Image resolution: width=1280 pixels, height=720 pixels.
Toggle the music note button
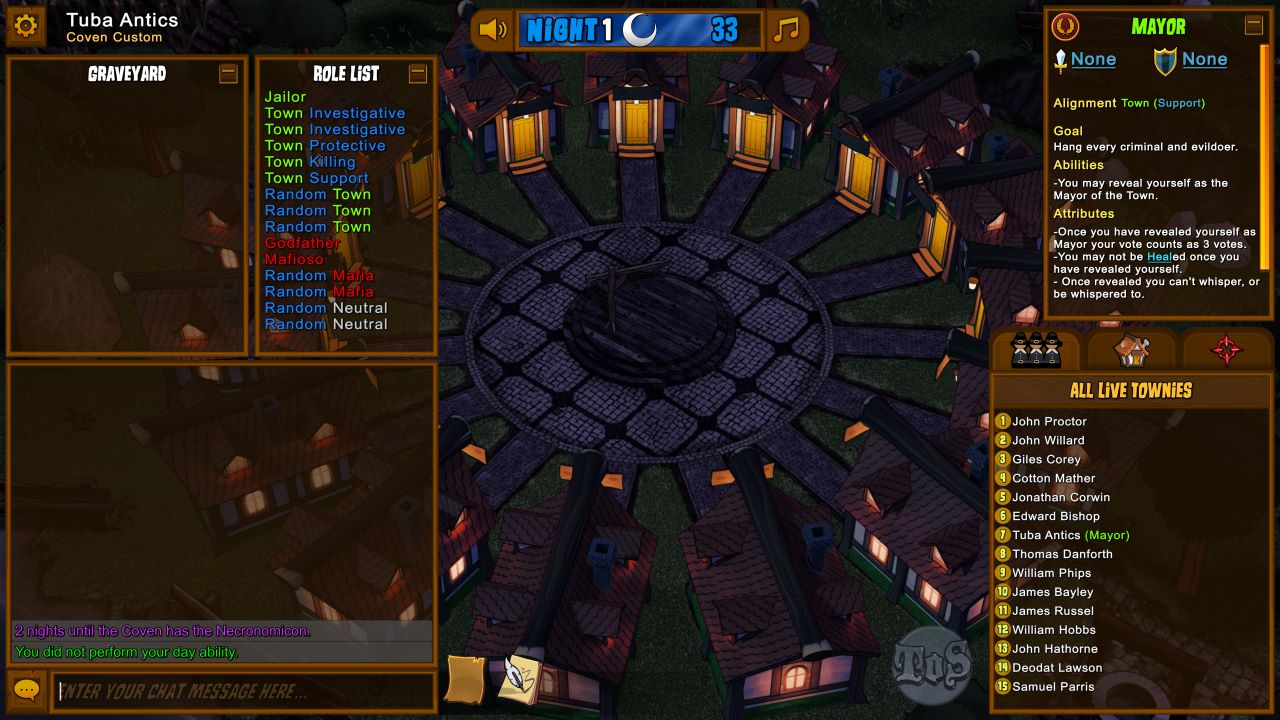click(787, 30)
